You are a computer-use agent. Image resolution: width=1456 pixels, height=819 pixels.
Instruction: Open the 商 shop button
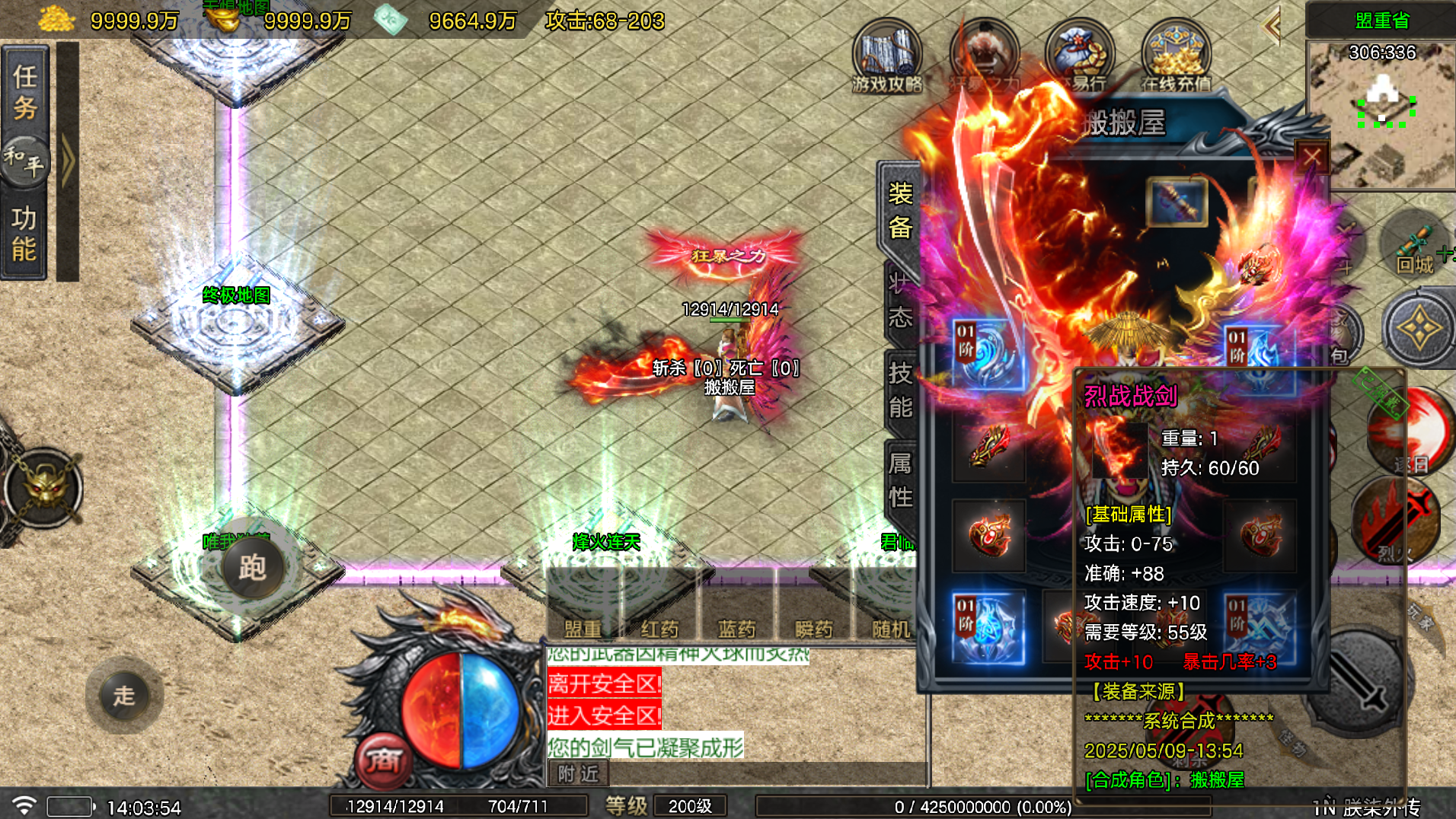click(383, 760)
